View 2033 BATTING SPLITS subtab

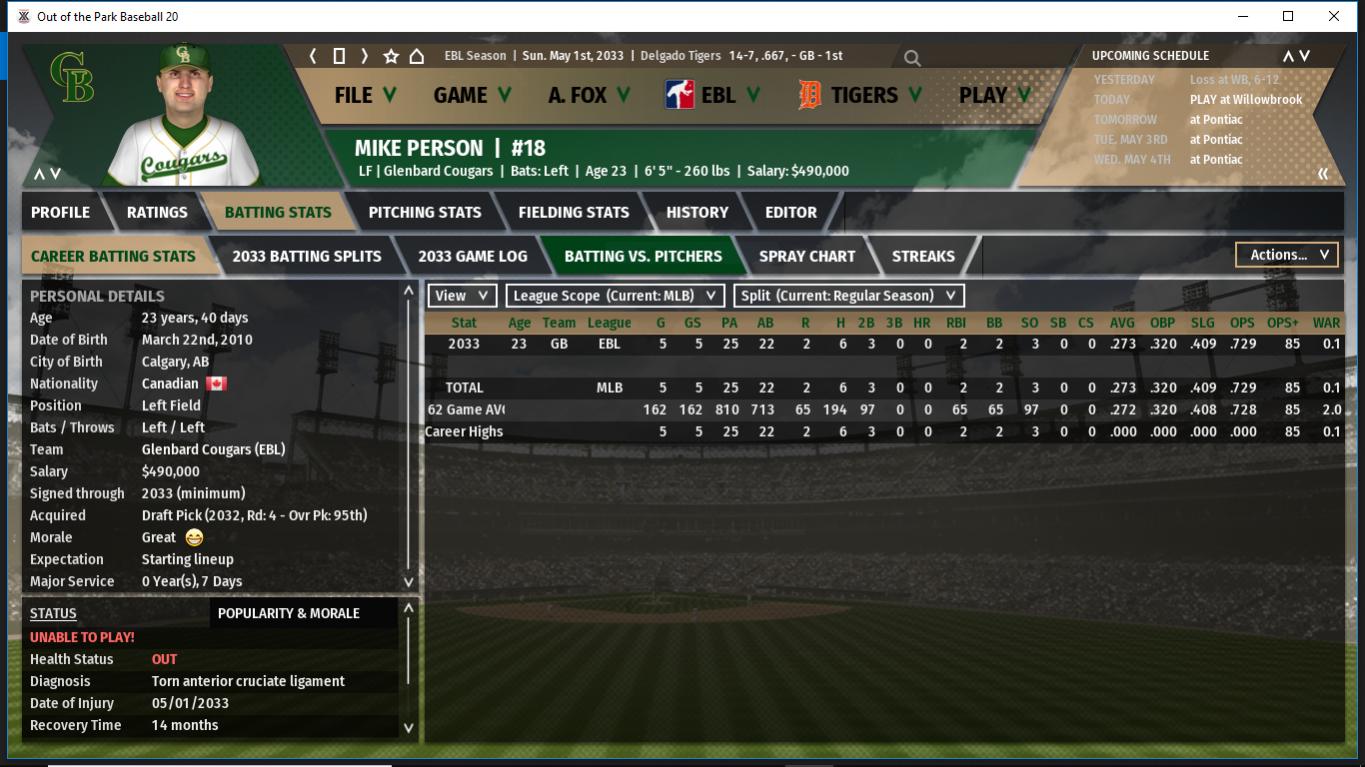[306, 256]
